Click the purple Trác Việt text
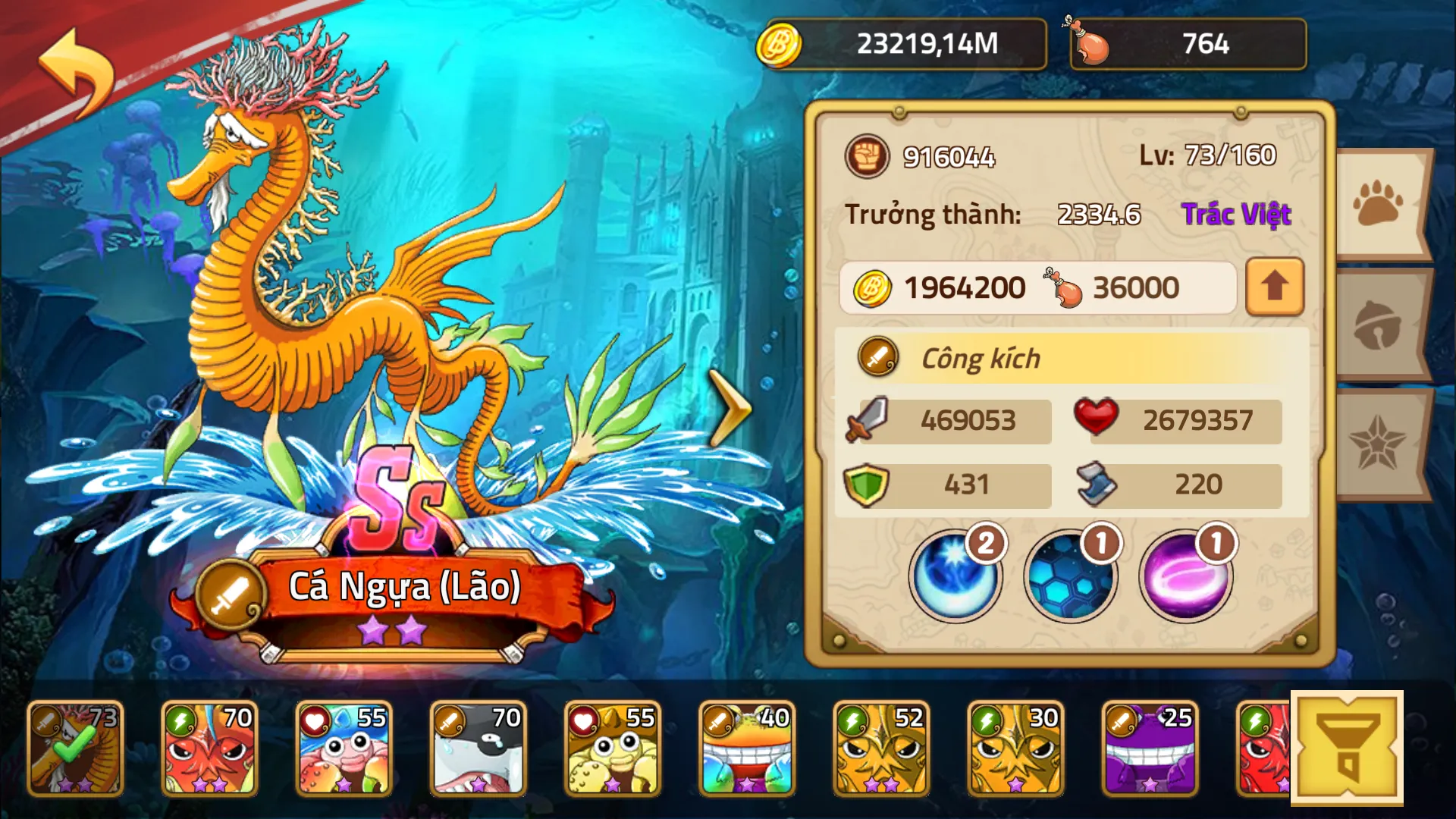The height and width of the screenshot is (819, 1456). 1238,215
